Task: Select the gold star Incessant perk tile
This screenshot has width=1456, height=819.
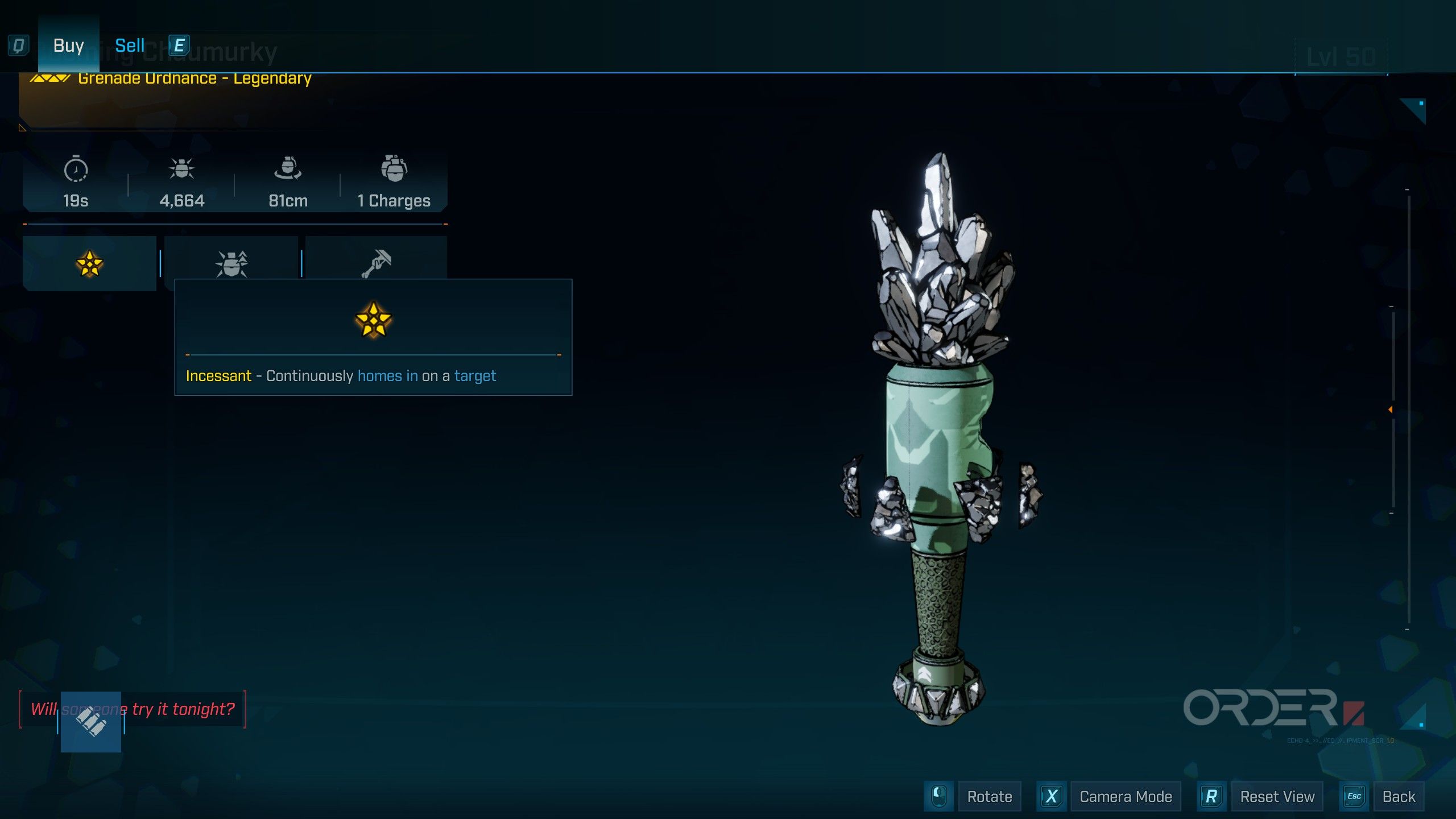Action: pos(89,263)
